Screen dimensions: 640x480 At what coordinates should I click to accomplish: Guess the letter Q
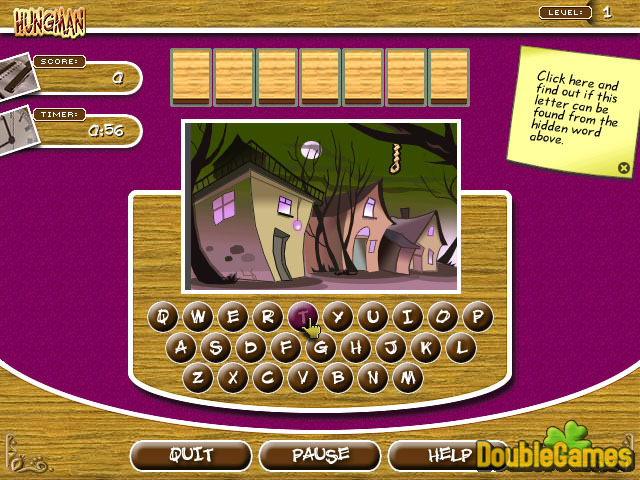pos(163,318)
